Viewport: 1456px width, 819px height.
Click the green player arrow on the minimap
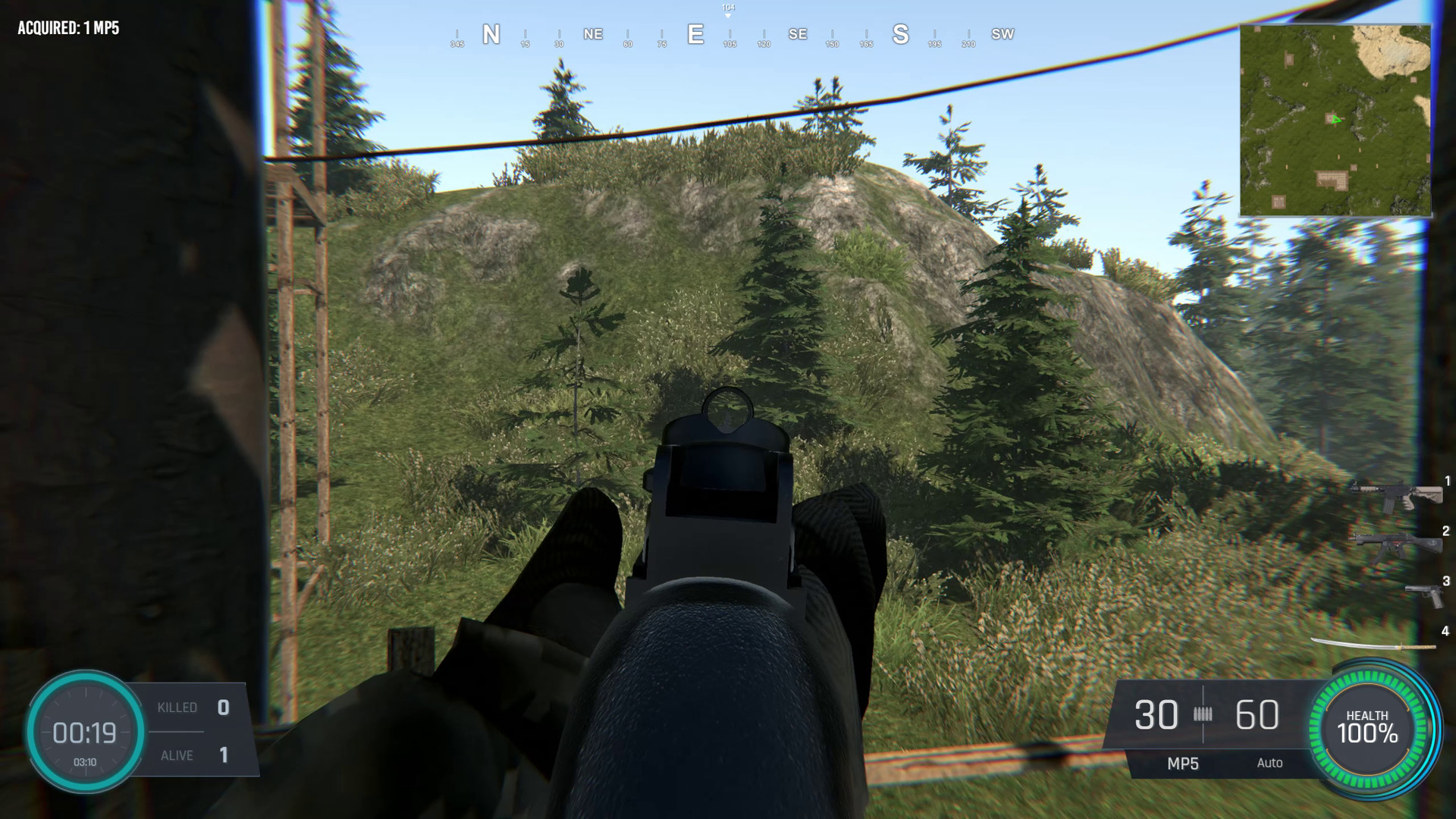1335,120
